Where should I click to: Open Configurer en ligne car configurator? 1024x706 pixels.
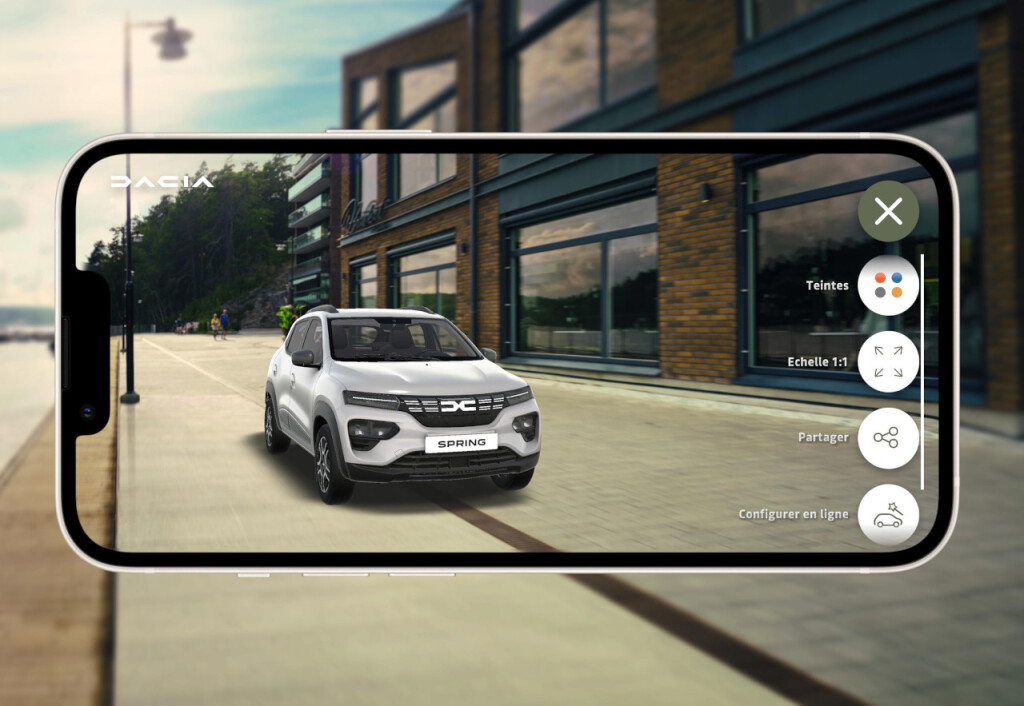click(888, 514)
